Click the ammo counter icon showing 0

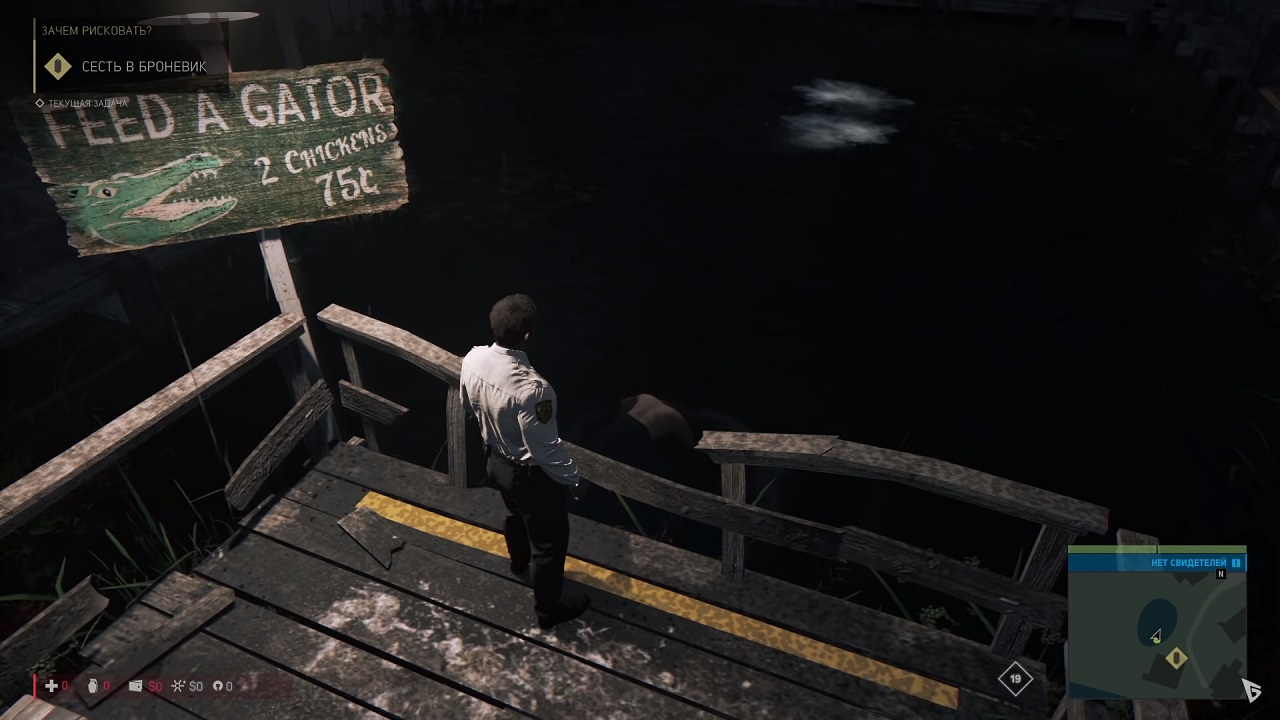click(x=216, y=687)
